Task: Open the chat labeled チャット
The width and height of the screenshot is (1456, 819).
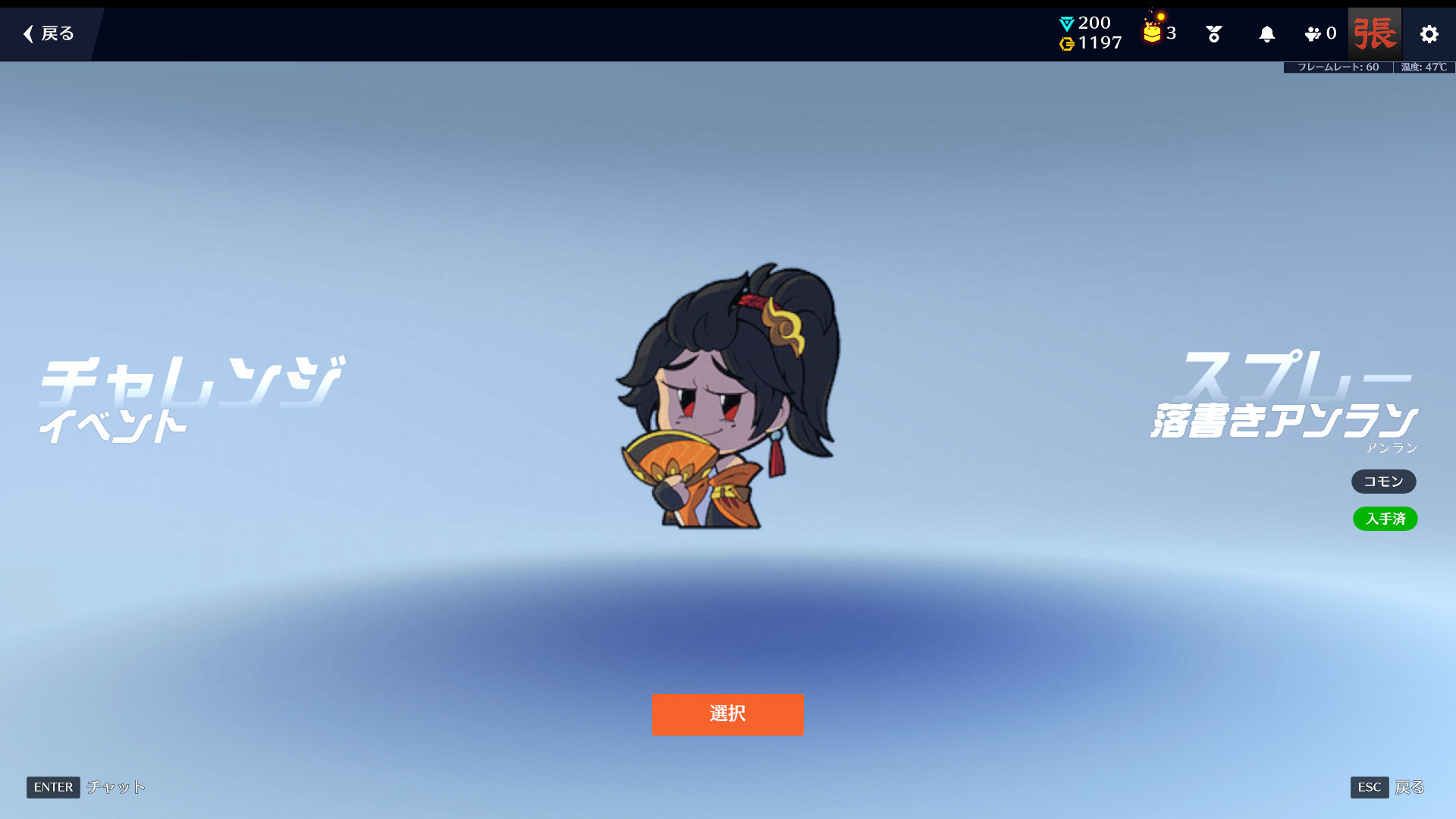Action: tap(115, 787)
